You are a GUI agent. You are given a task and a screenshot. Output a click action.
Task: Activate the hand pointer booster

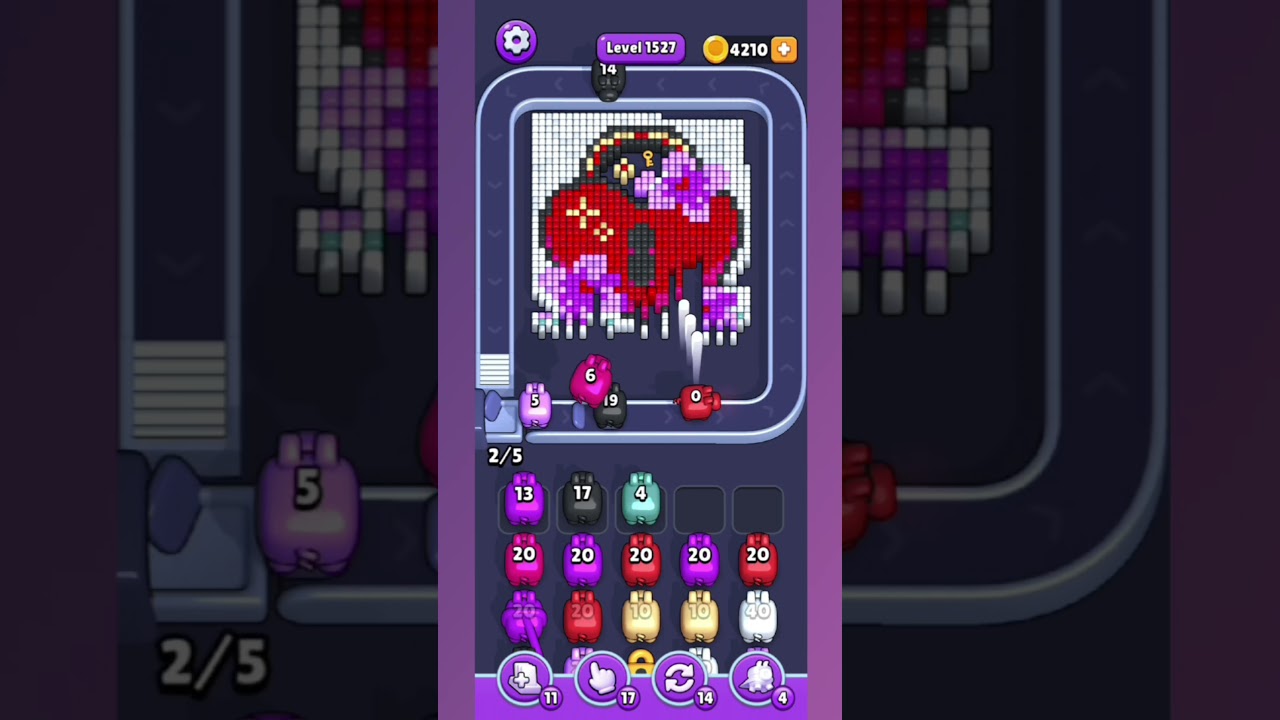[602, 678]
